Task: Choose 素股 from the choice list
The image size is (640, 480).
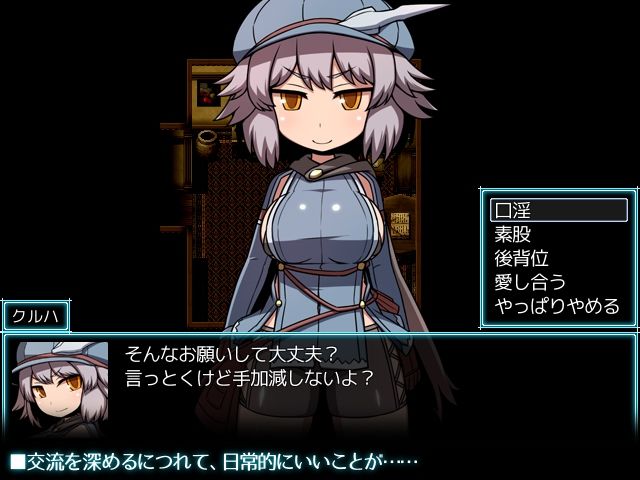Action: click(x=558, y=234)
